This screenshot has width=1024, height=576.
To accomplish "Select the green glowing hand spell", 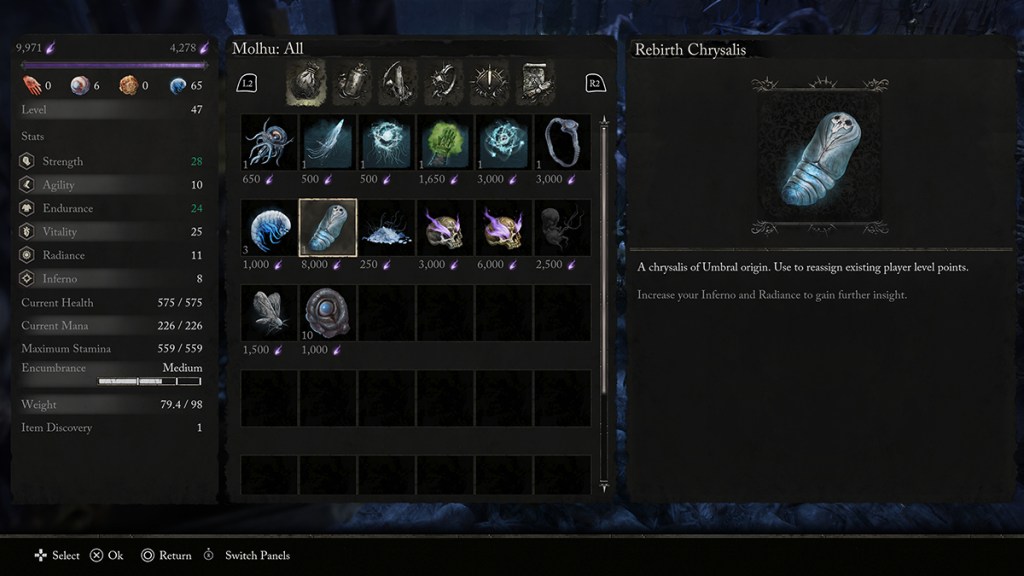I will pos(445,142).
